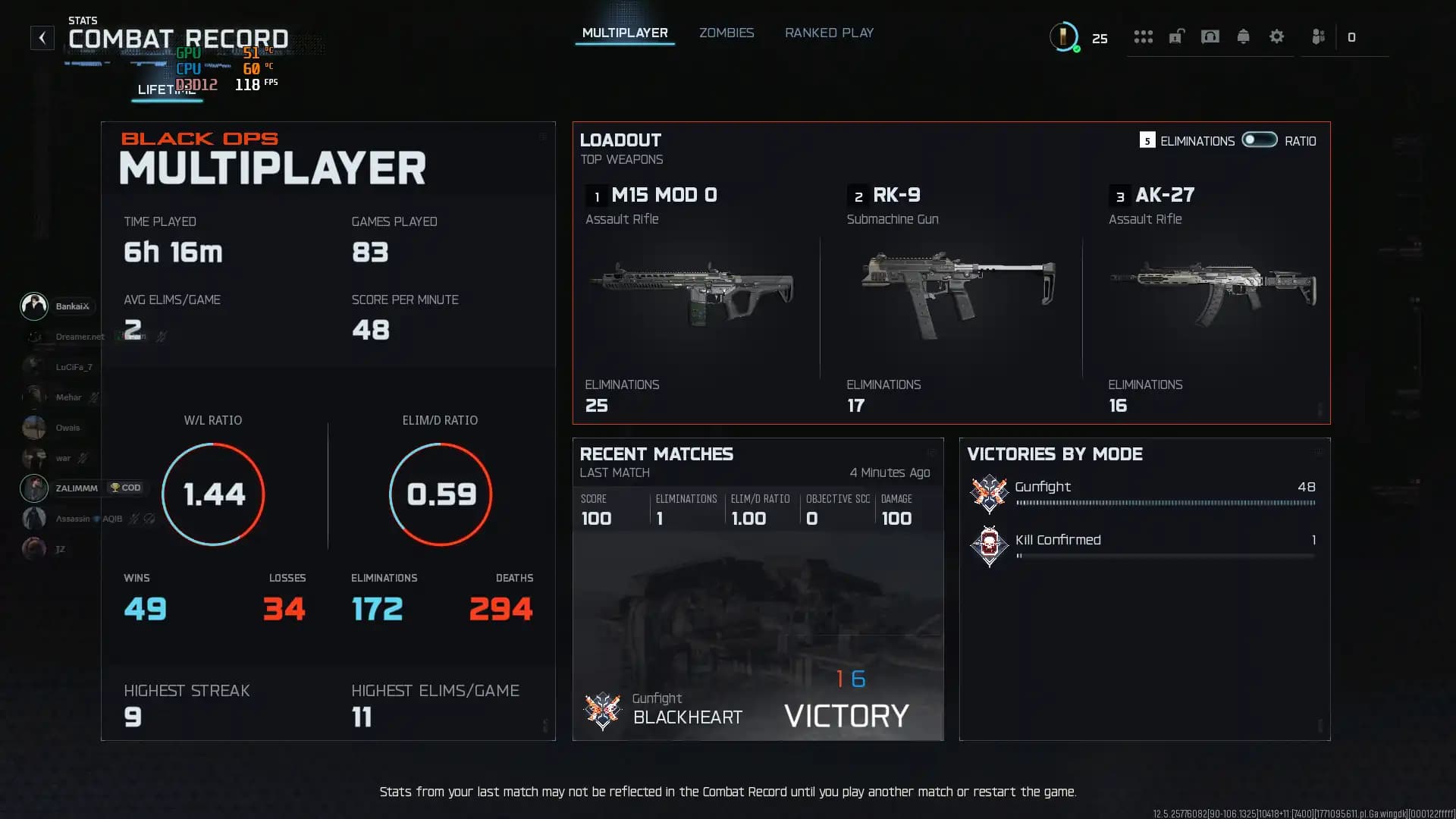
Task: Click the back arrow to leave Combat Record
Action: tap(42, 37)
